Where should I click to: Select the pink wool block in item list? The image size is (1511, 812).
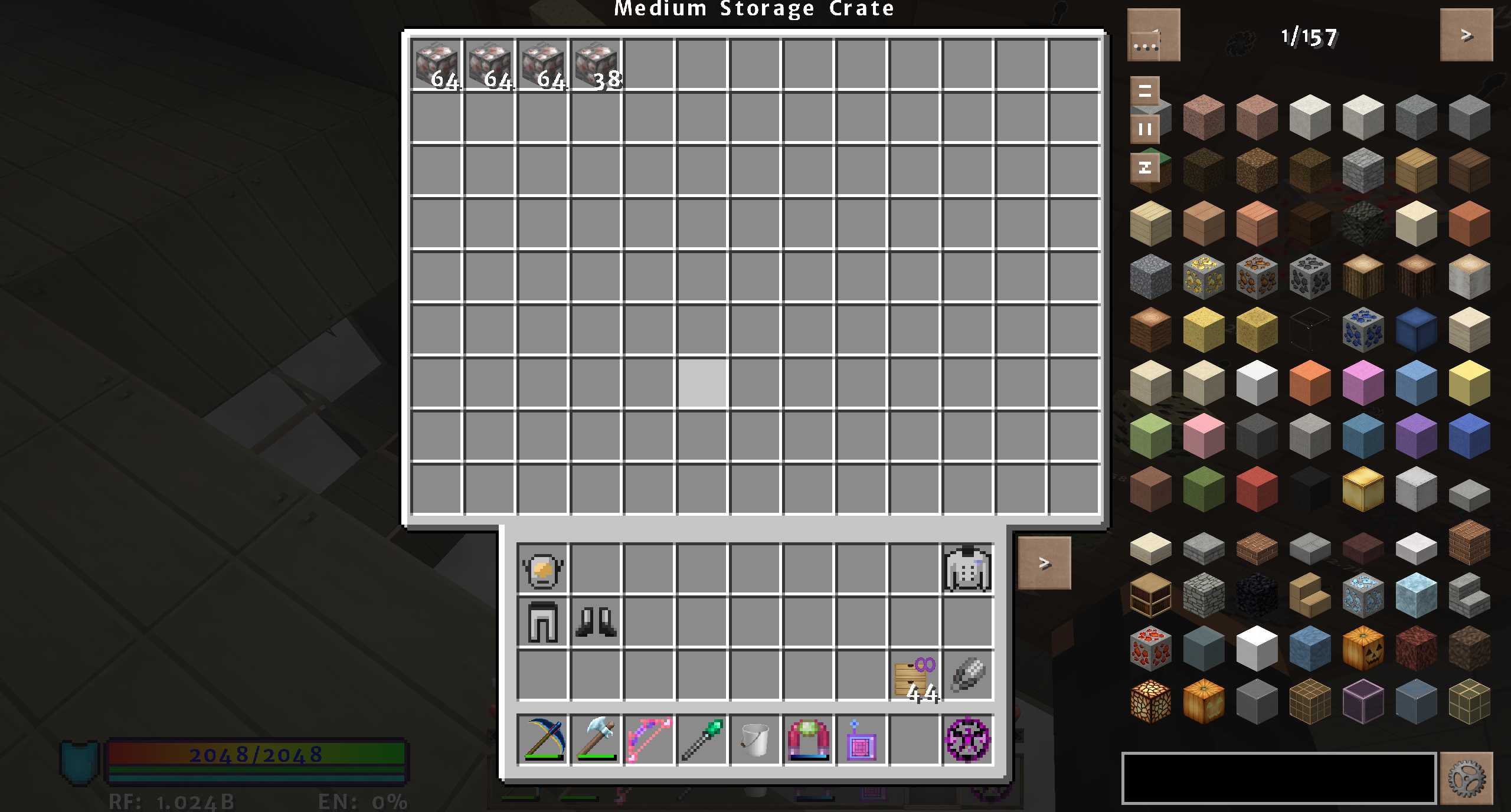tap(1203, 436)
